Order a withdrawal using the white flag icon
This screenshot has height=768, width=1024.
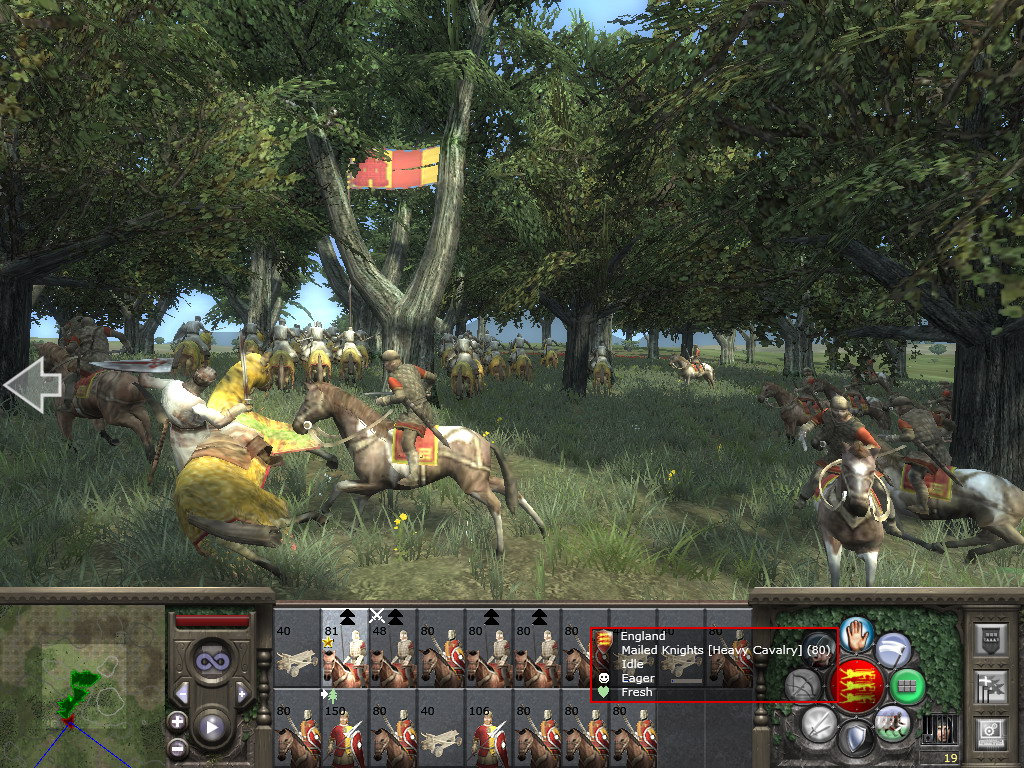(893, 650)
